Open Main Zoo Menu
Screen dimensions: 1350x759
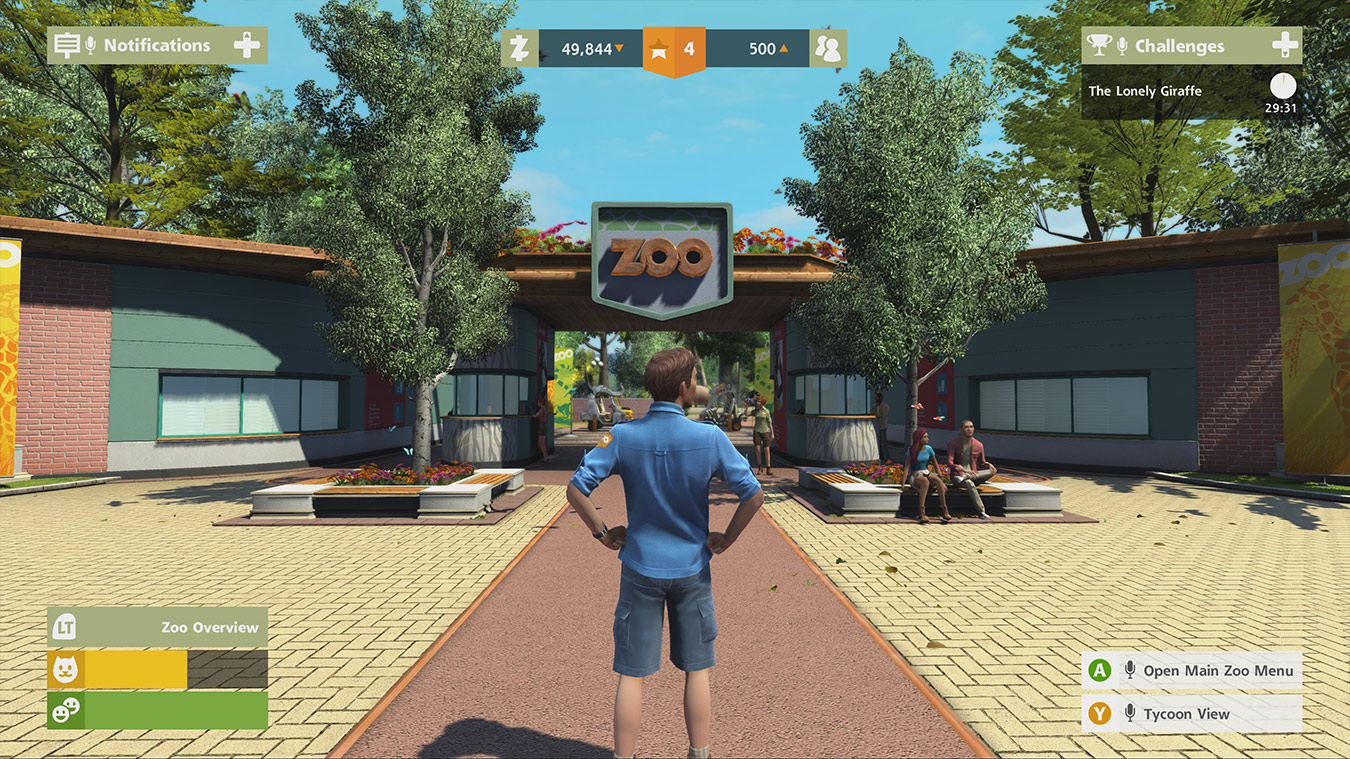point(1192,670)
